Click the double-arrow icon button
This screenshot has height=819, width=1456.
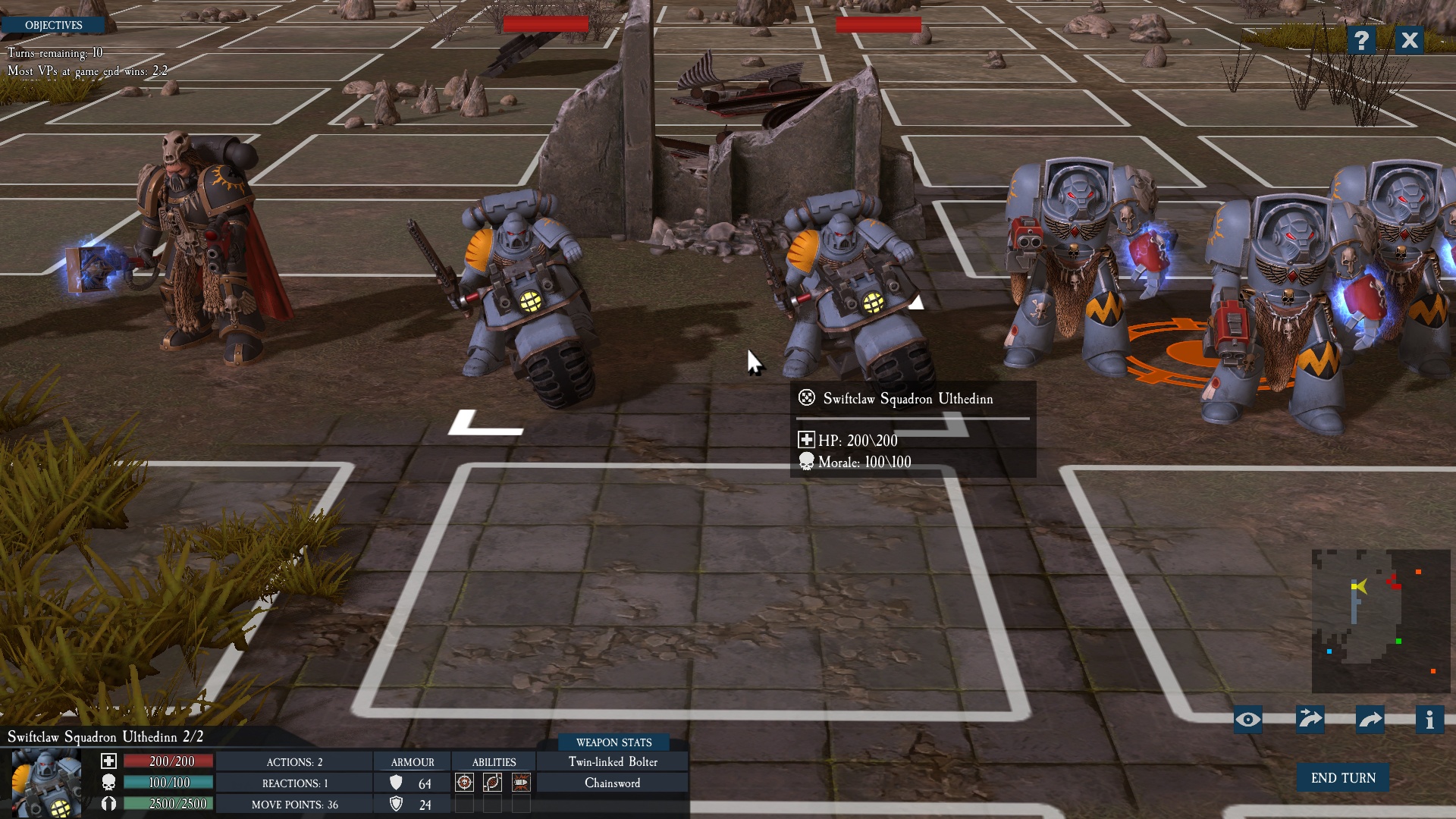click(1310, 720)
